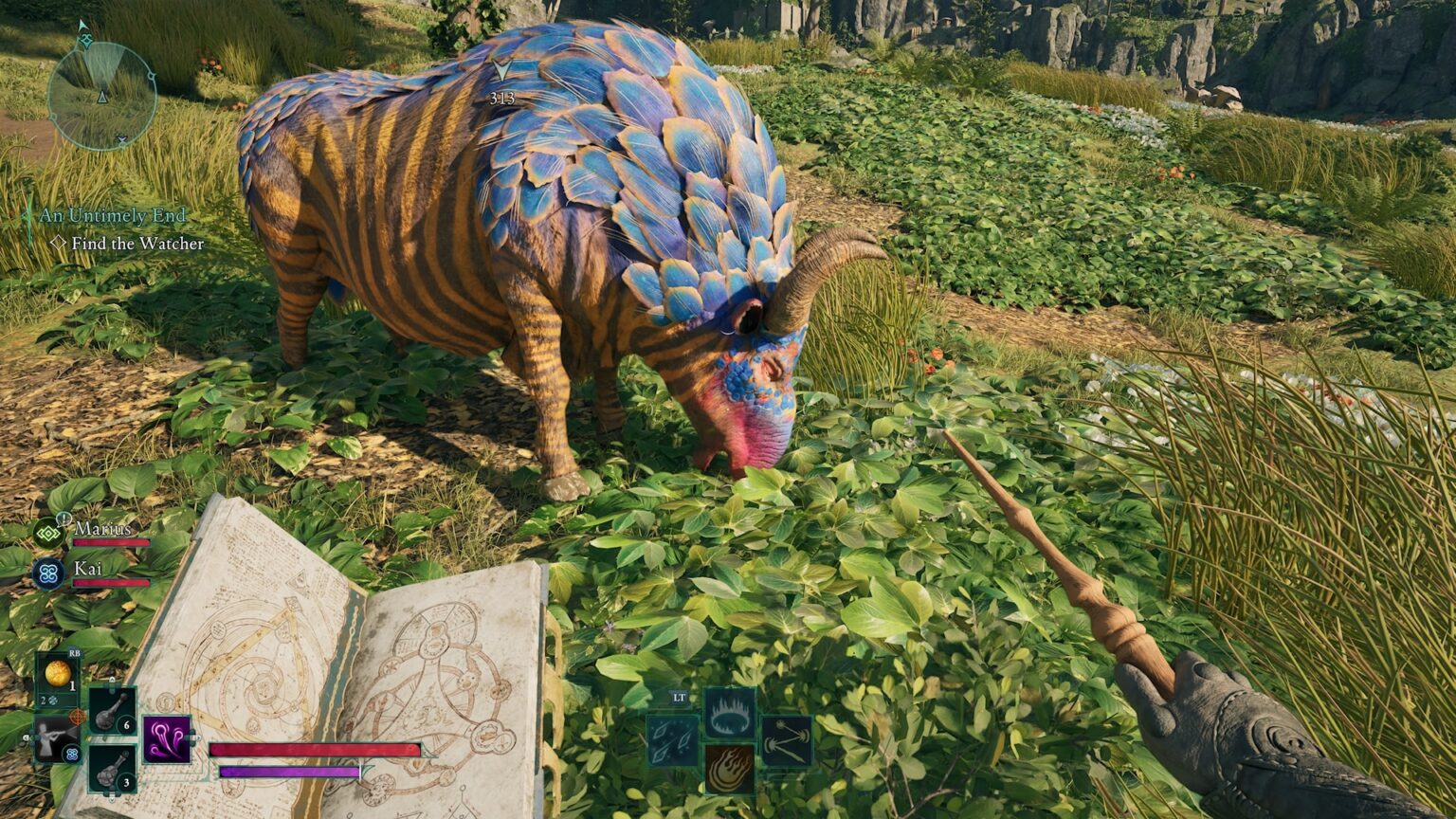Cast the fireball spell

(729, 769)
